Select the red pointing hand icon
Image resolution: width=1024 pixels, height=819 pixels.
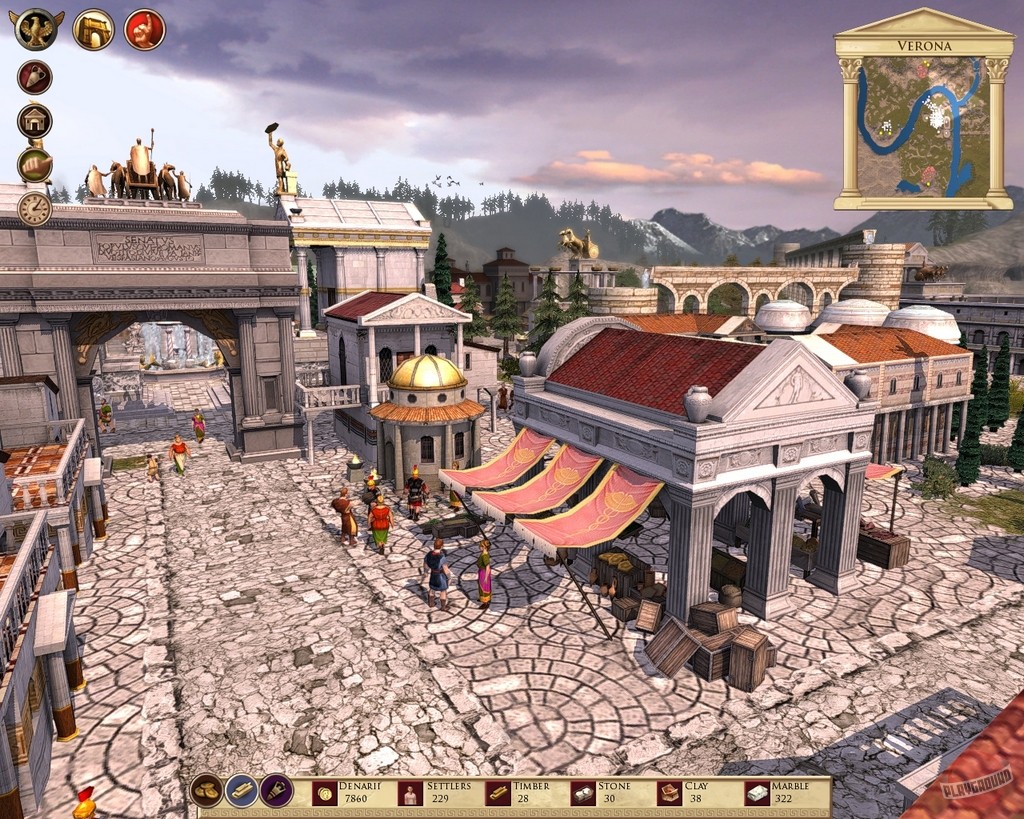(144, 29)
